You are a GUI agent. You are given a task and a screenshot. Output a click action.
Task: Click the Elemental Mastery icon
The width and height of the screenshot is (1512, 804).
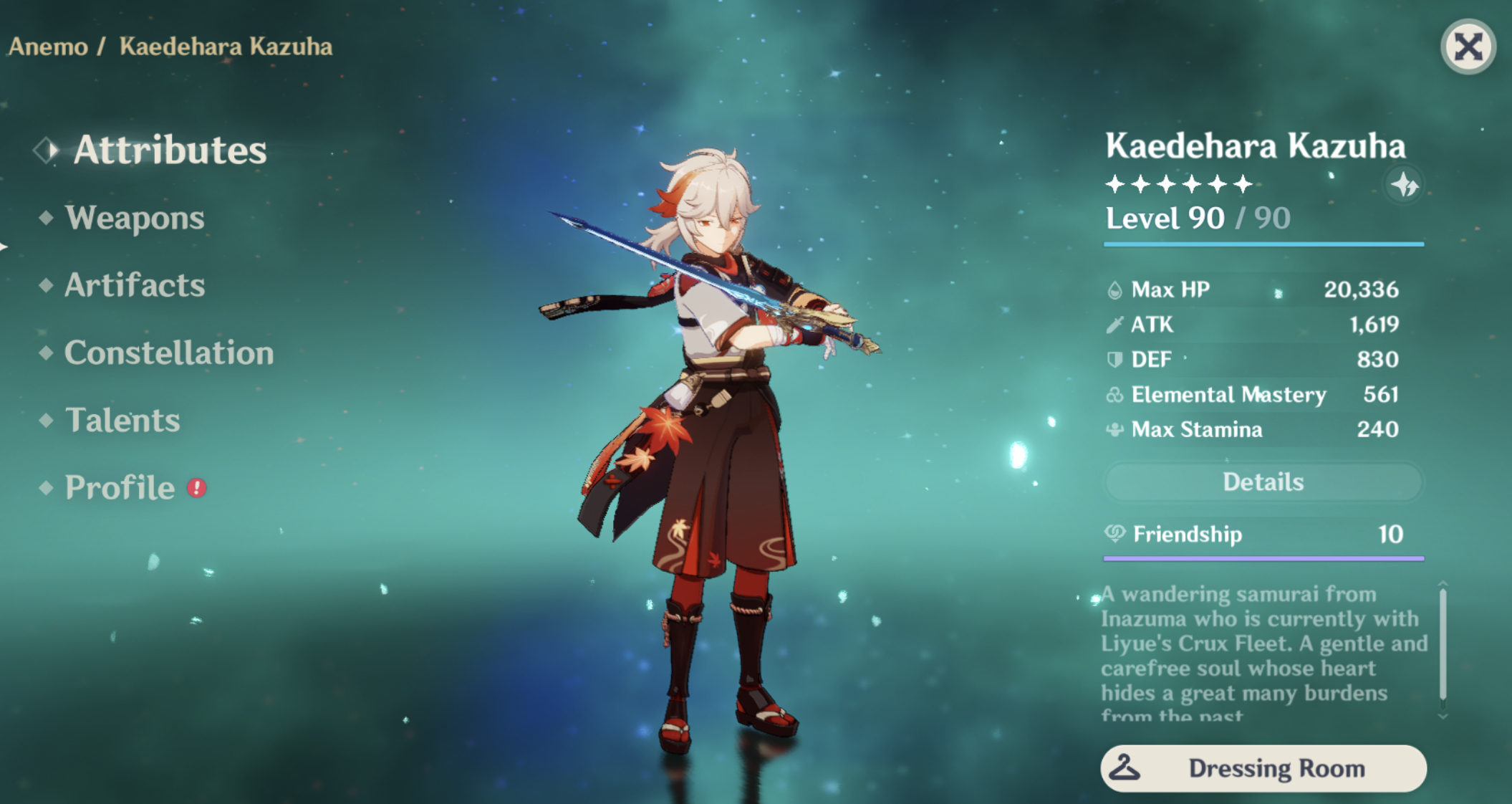tap(1114, 394)
